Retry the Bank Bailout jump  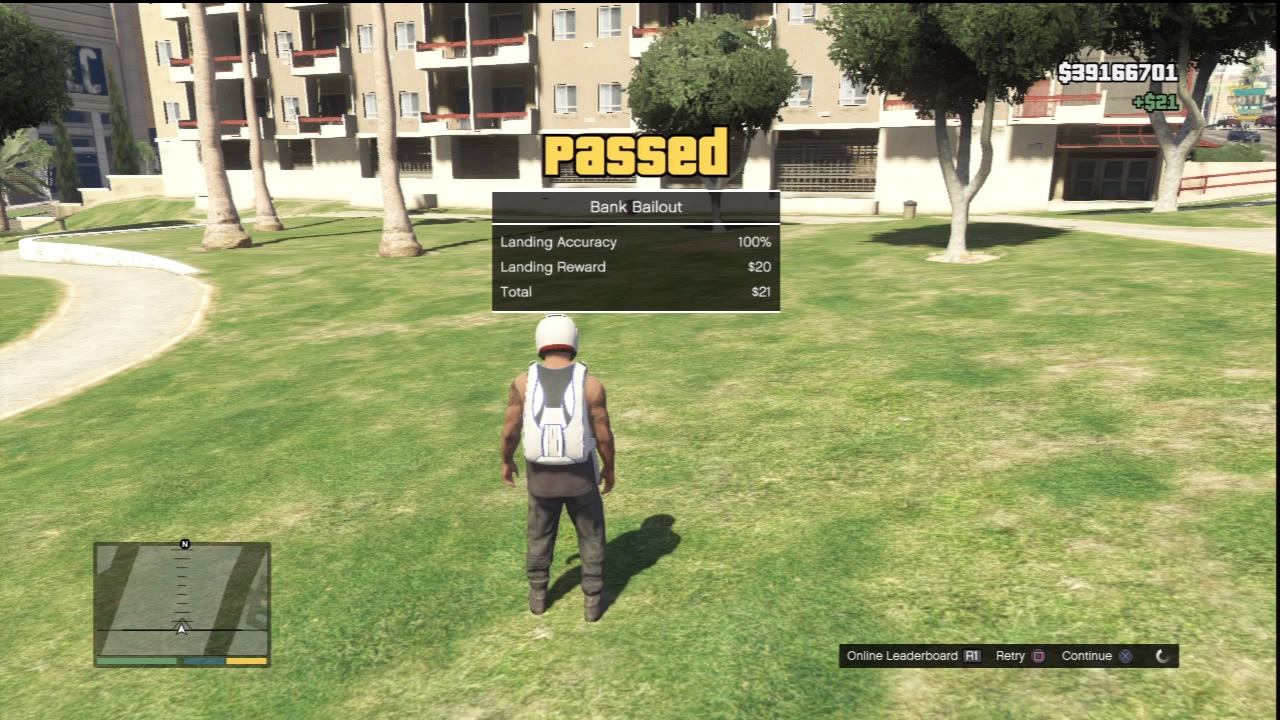coord(1020,656)
